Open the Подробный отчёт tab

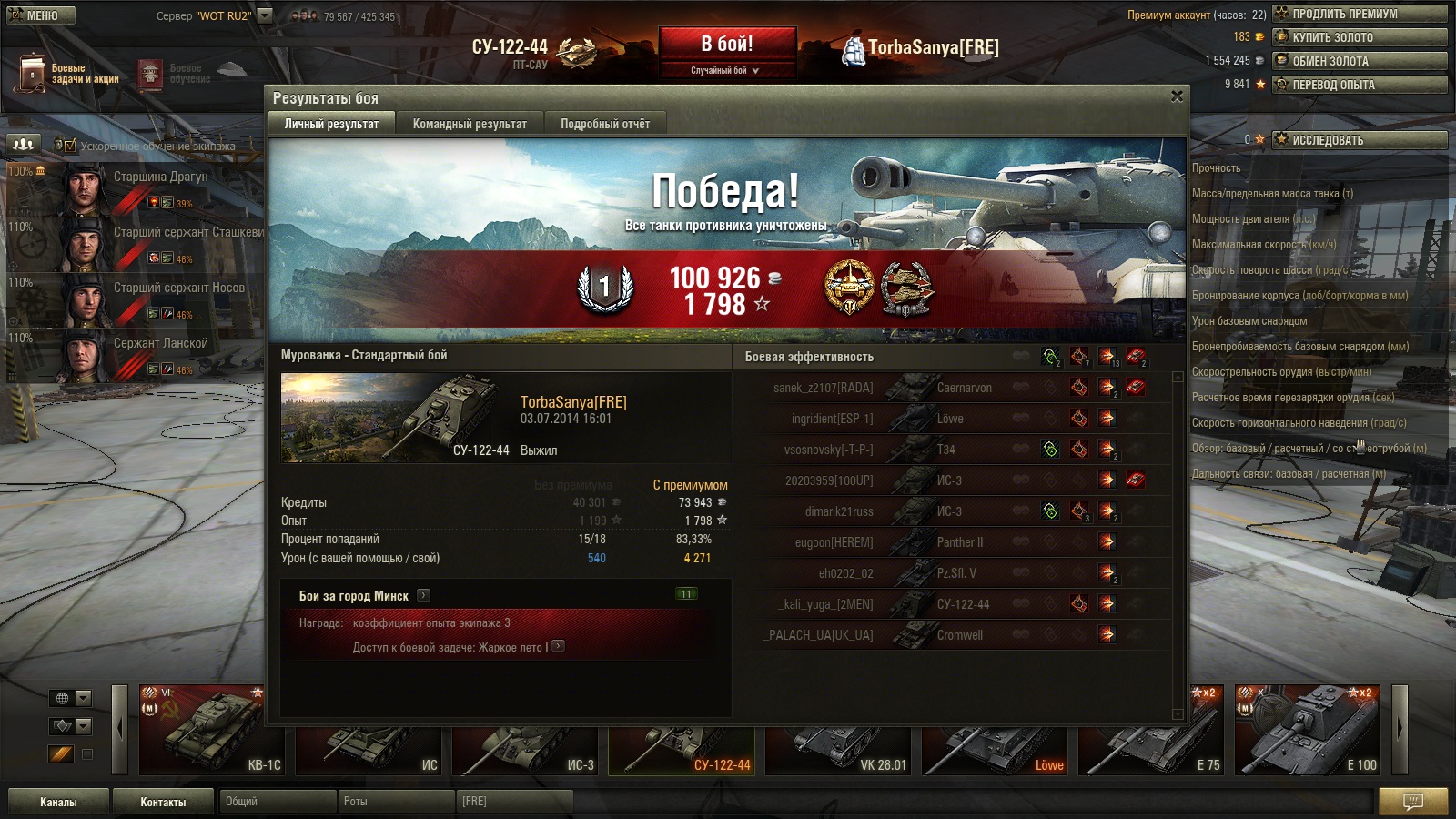coord(605,124)
